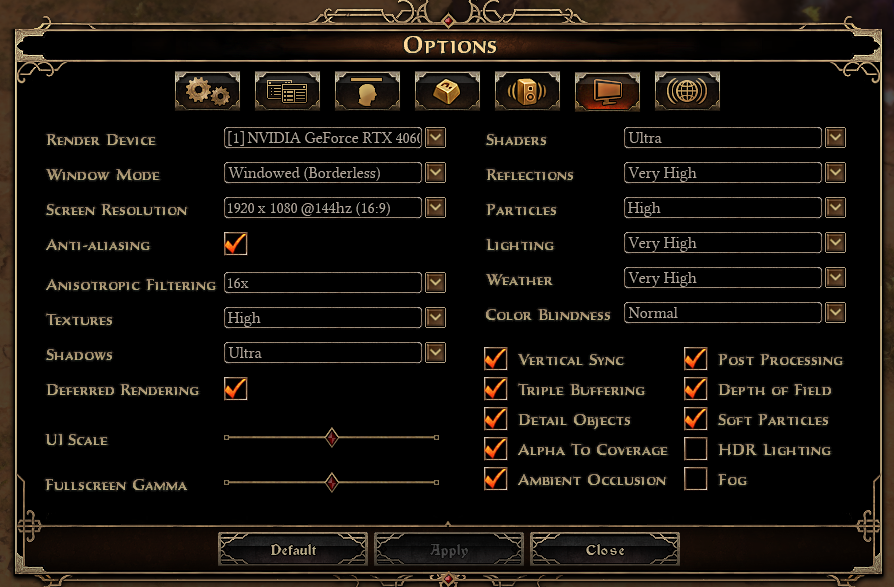894x587 pixels.
Task: Toggle the Anti-aliasing checkbox
Action: [236, 244]
